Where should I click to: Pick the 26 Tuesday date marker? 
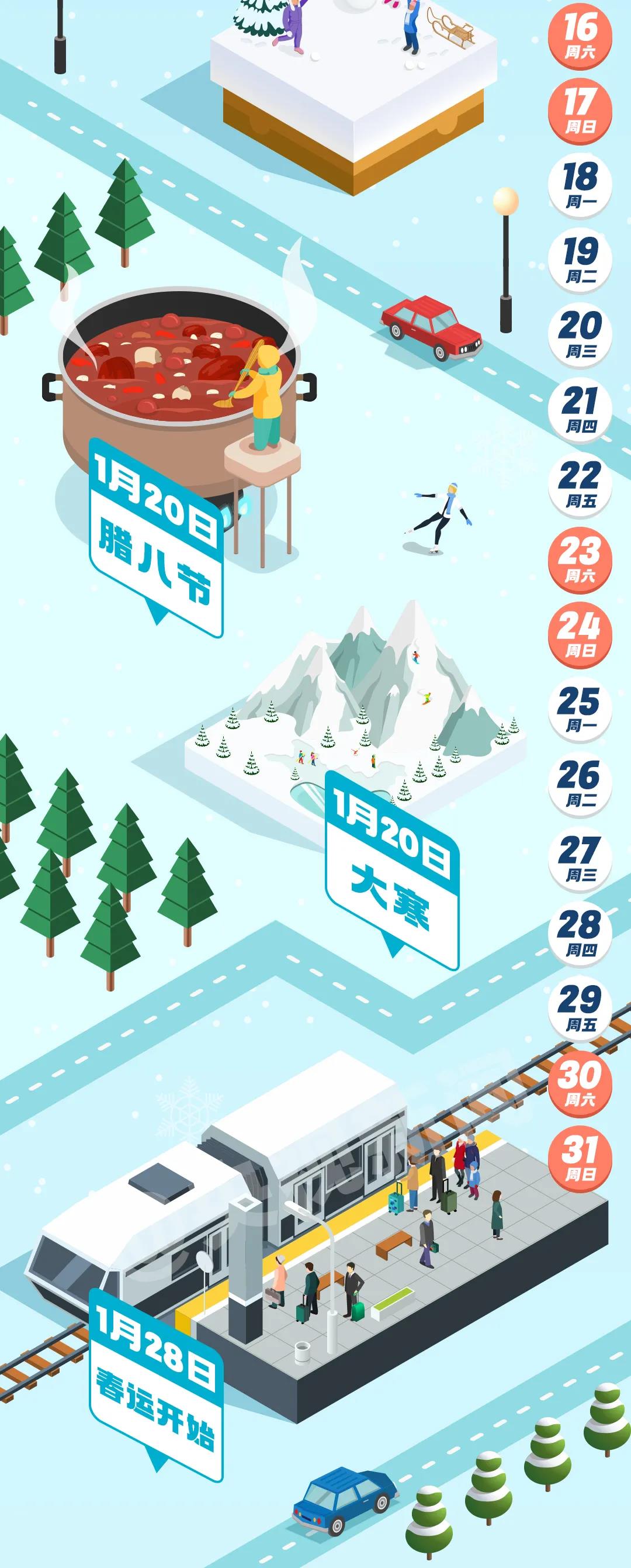coord(580,785)
